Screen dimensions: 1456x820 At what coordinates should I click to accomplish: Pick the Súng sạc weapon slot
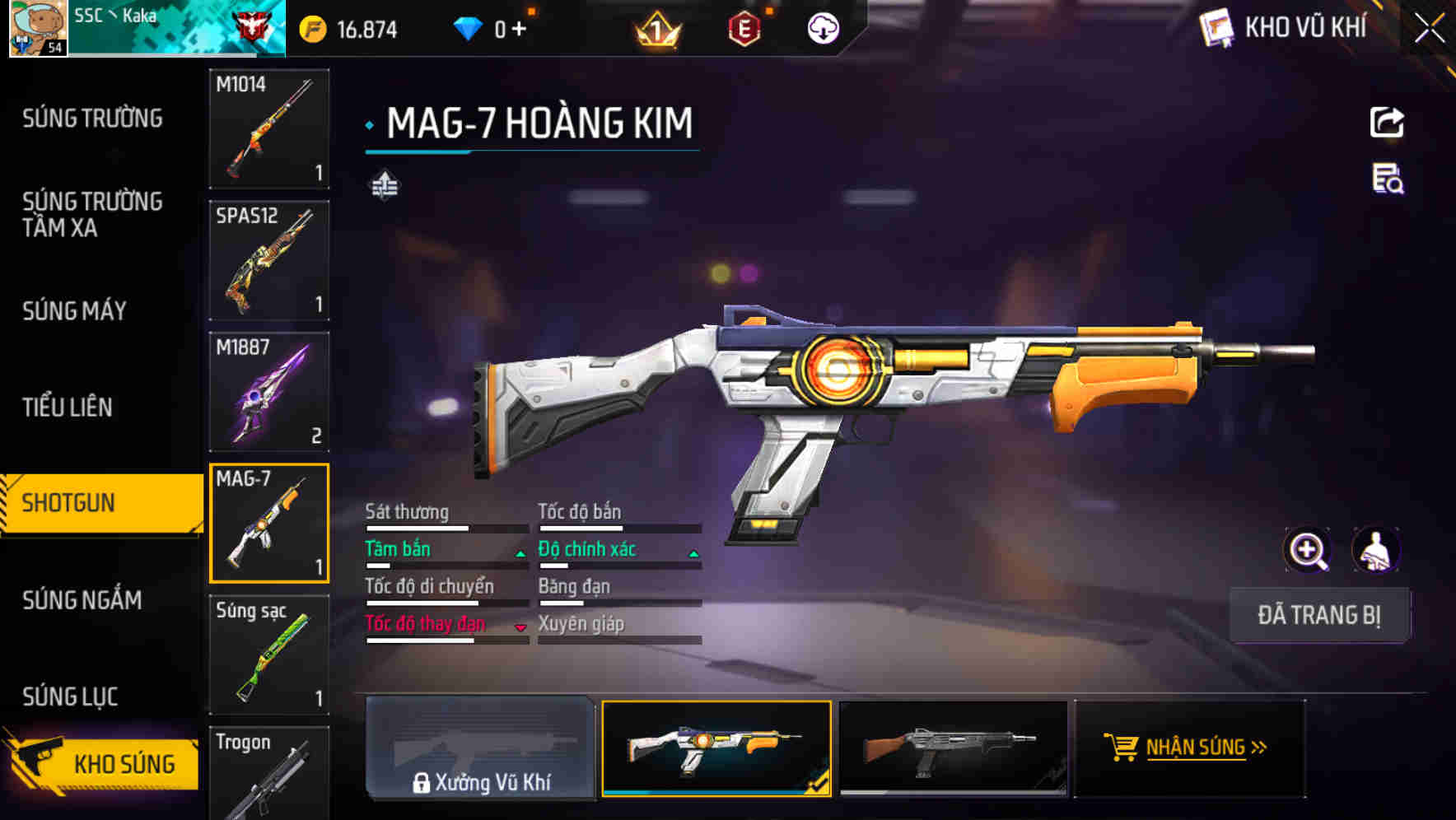click(269, 655)
